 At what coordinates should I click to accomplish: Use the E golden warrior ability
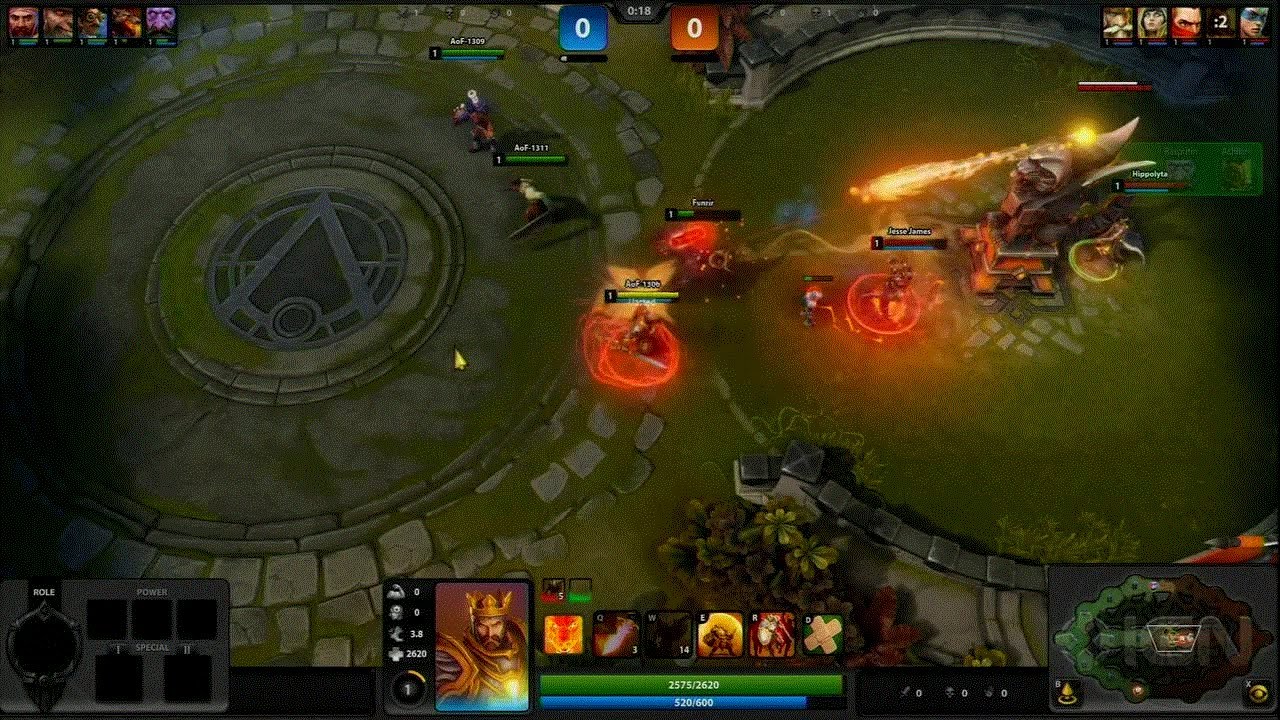720,635
